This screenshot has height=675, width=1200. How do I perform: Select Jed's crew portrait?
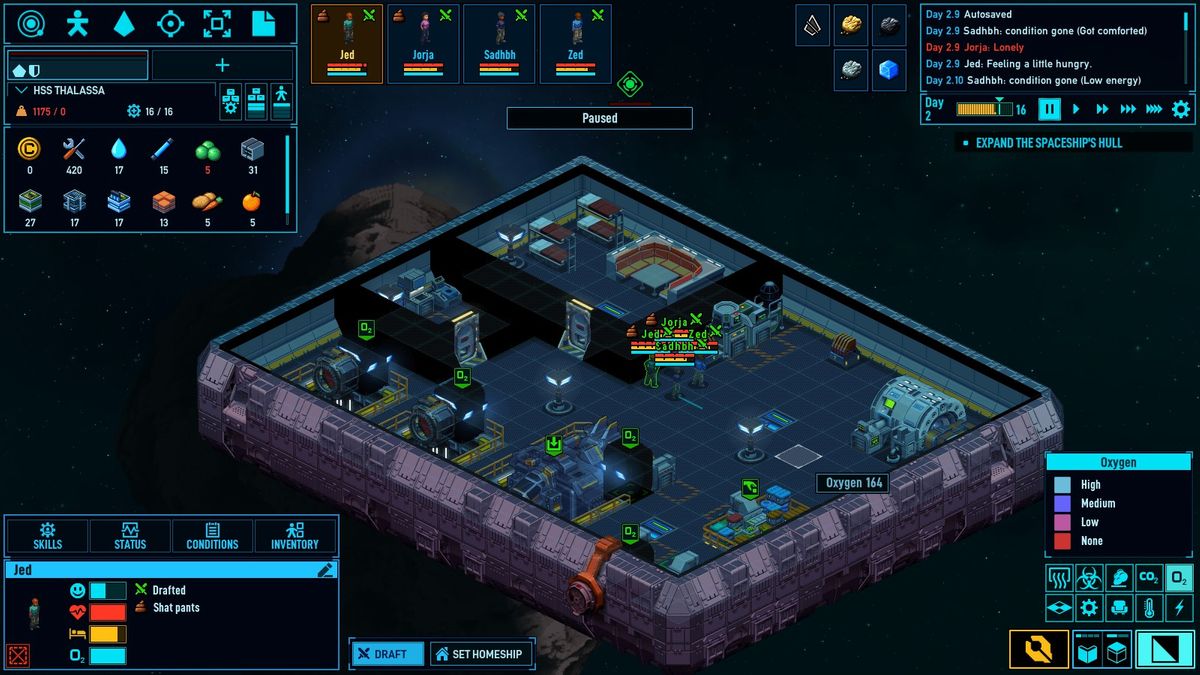point(347,43)
